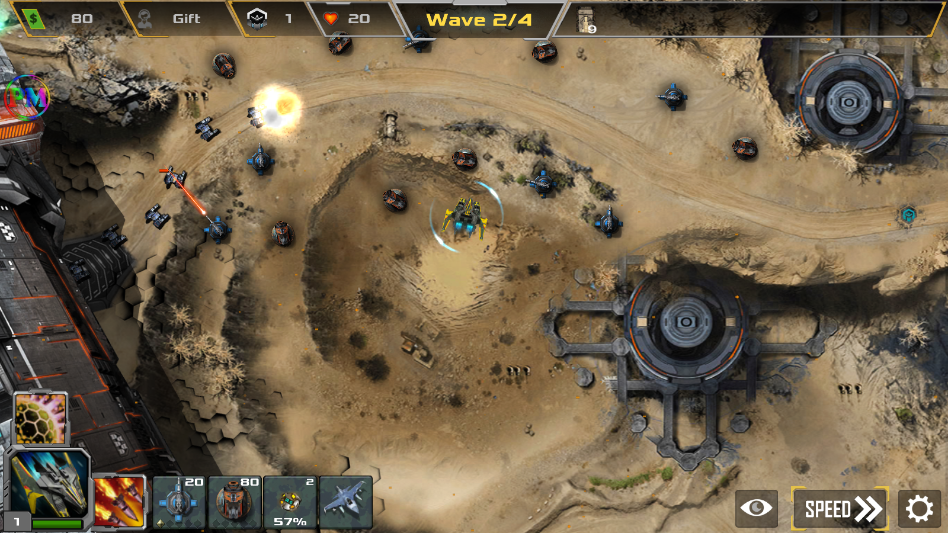Click the canister item icon with 9
This screenshot has width=948, height=533.
[x=587, y=20]
